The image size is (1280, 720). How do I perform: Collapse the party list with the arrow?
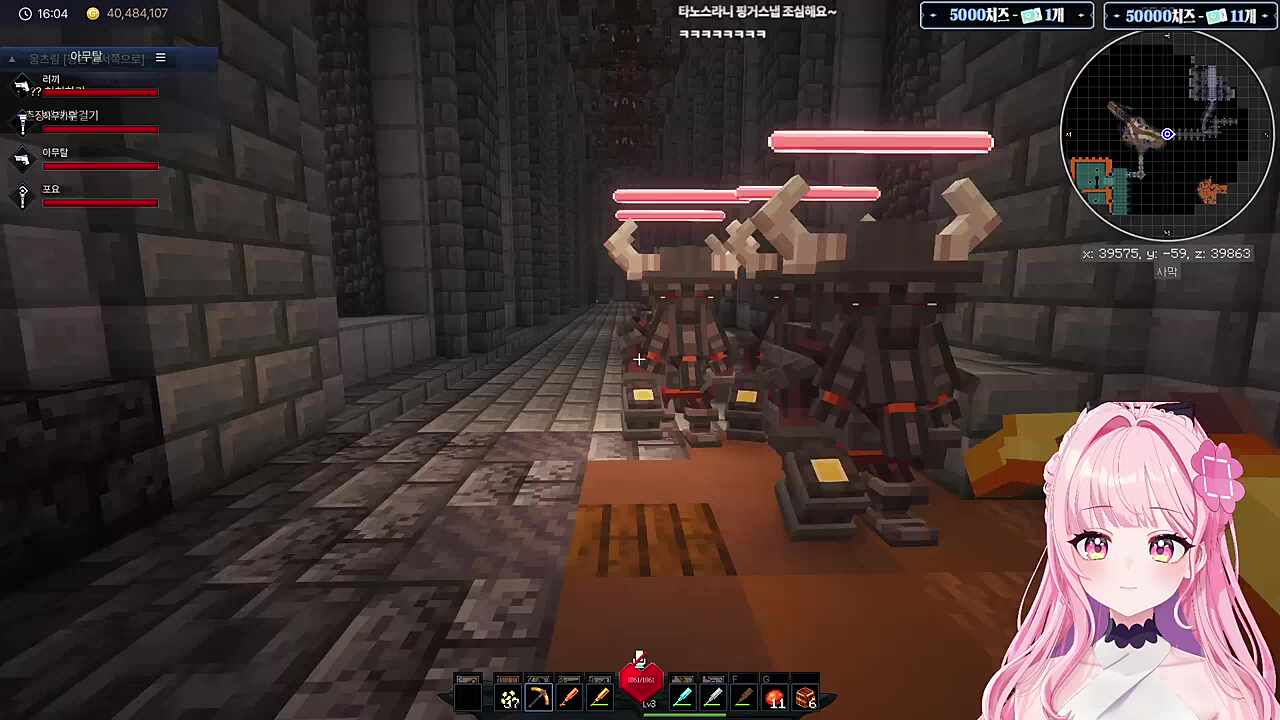click(x=12, y=59)
